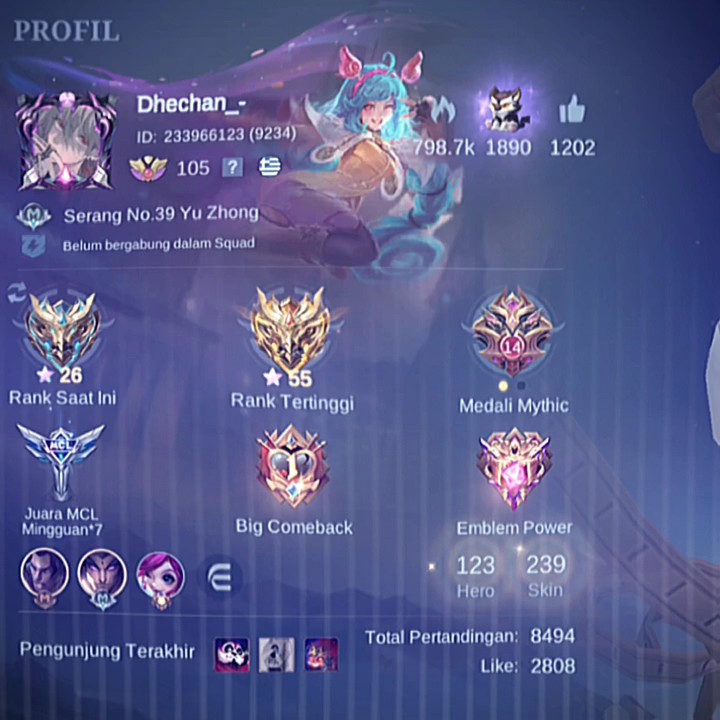Select the pink-haired favorite hero portrait

coord(160,577)
